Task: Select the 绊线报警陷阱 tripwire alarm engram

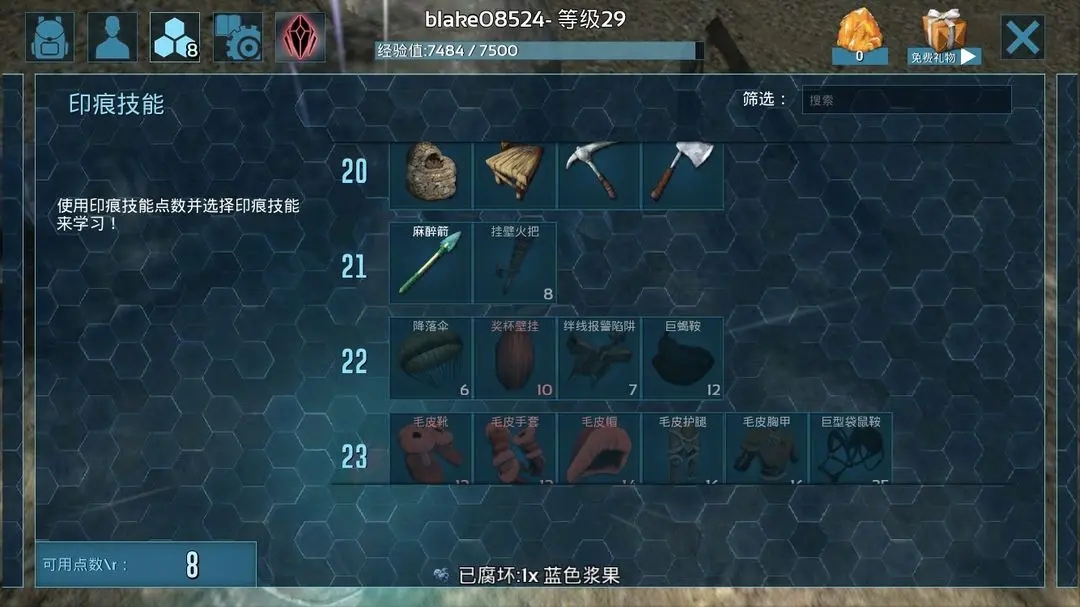Action: [x=598, y=358]
